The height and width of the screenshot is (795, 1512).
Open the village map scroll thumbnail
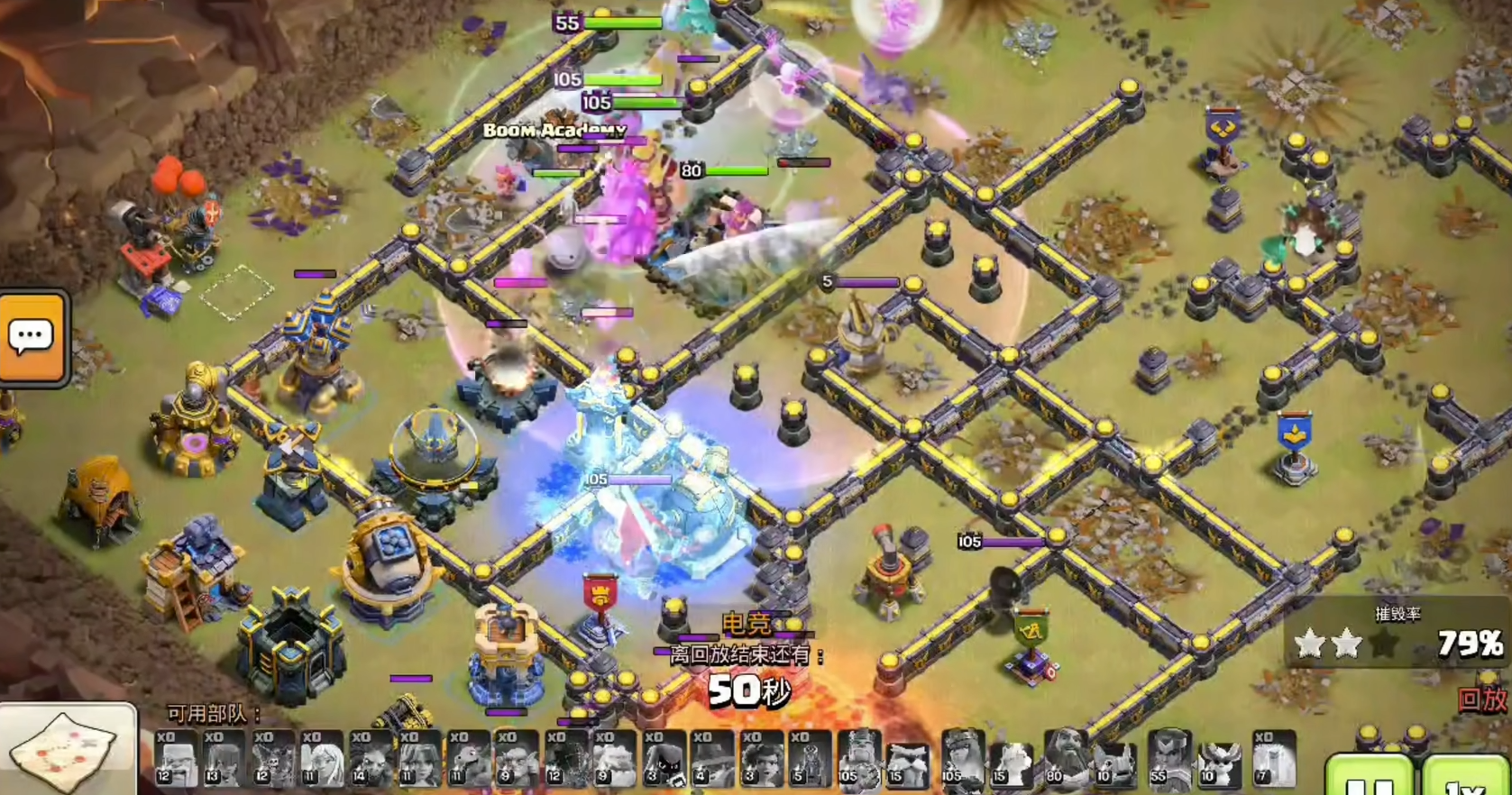(x=68, y=750)
